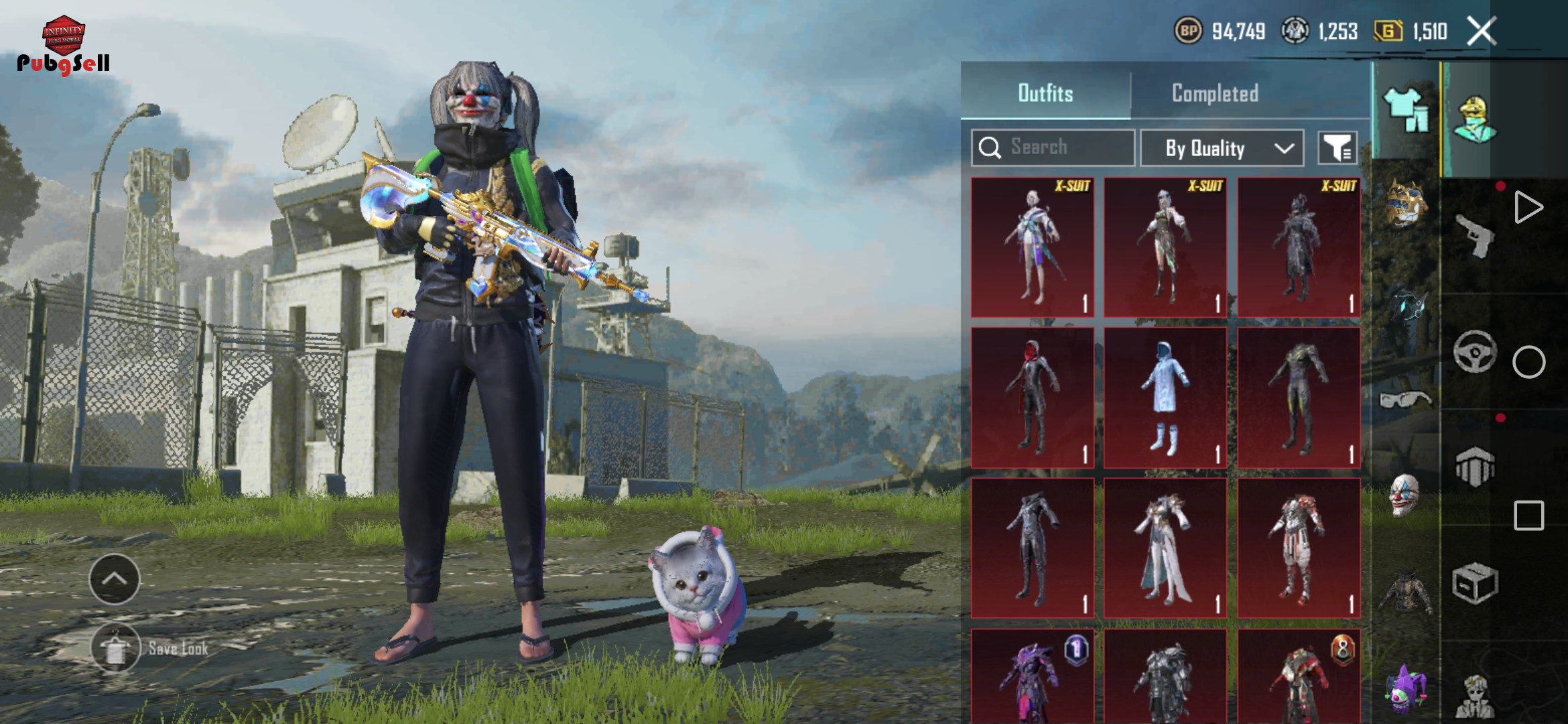Select the equipped clown mask slot
The height and width of the screenshot is (724, 1568).
1404,495
